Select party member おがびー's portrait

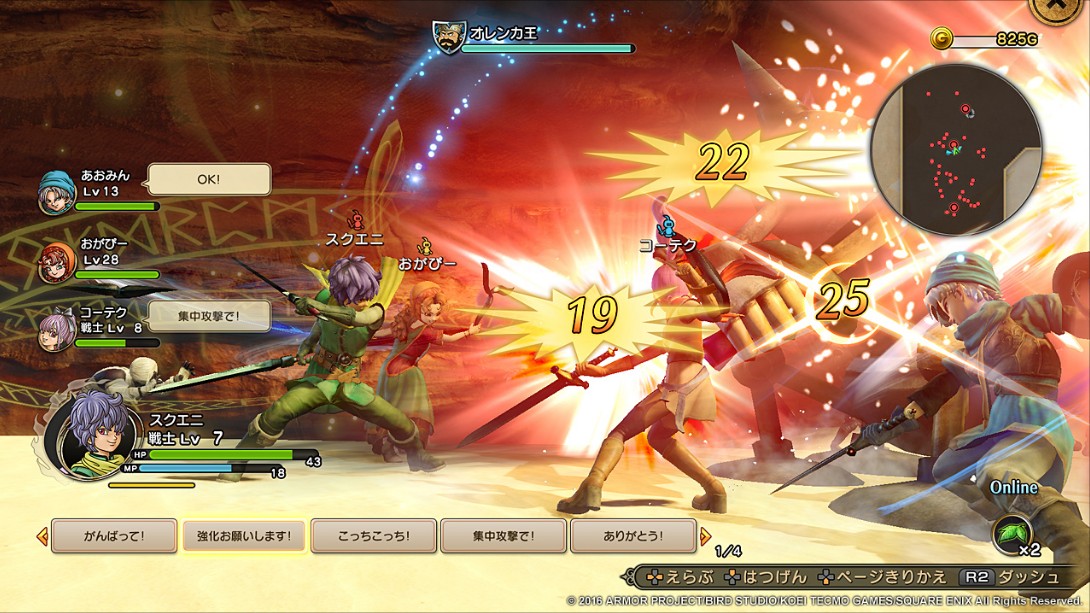(x=56, y=263)
